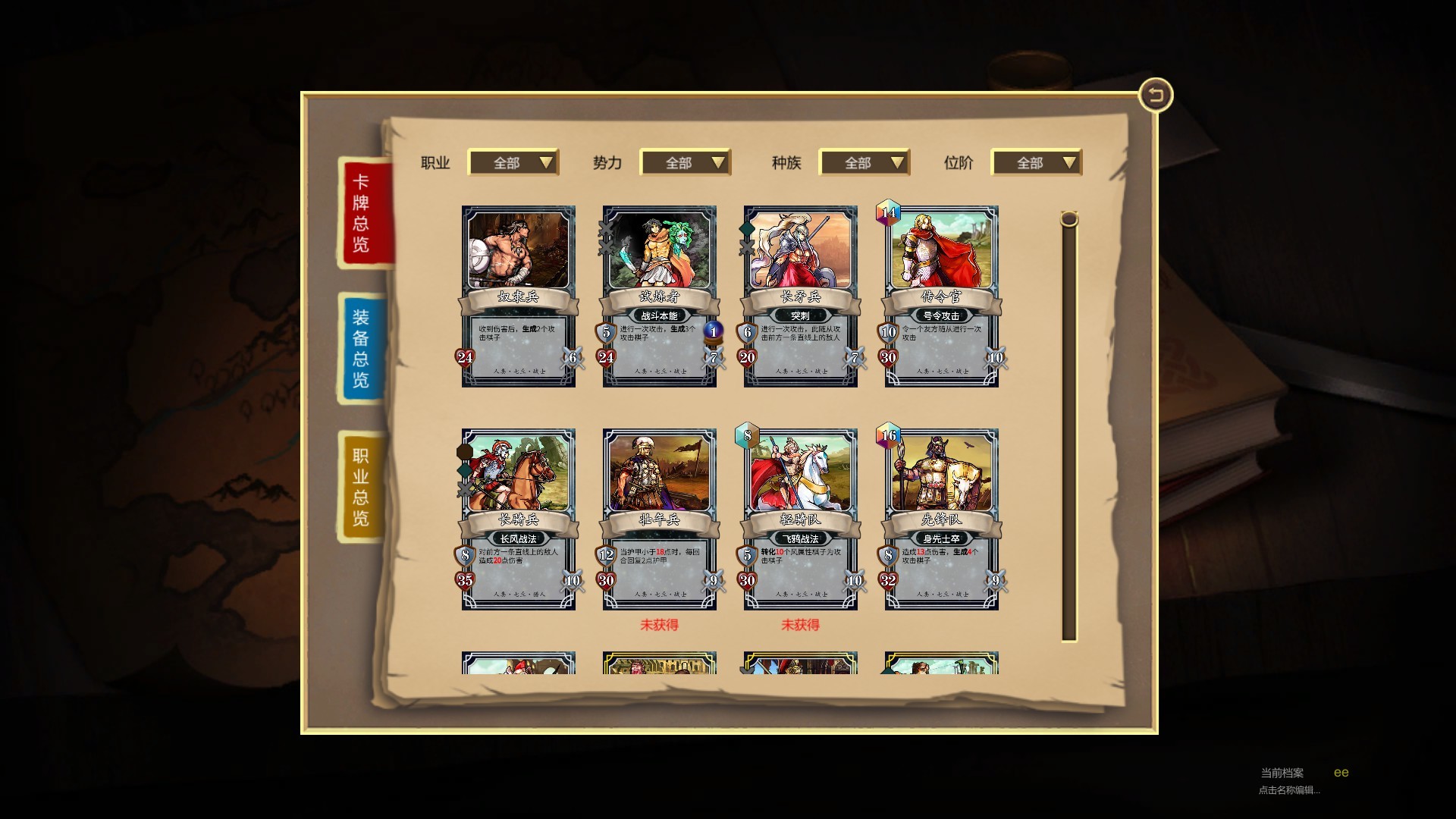The image size is (1456, 819).
Task: Expand the 势力 dropdown set to 全部
Action: [685, 162]
